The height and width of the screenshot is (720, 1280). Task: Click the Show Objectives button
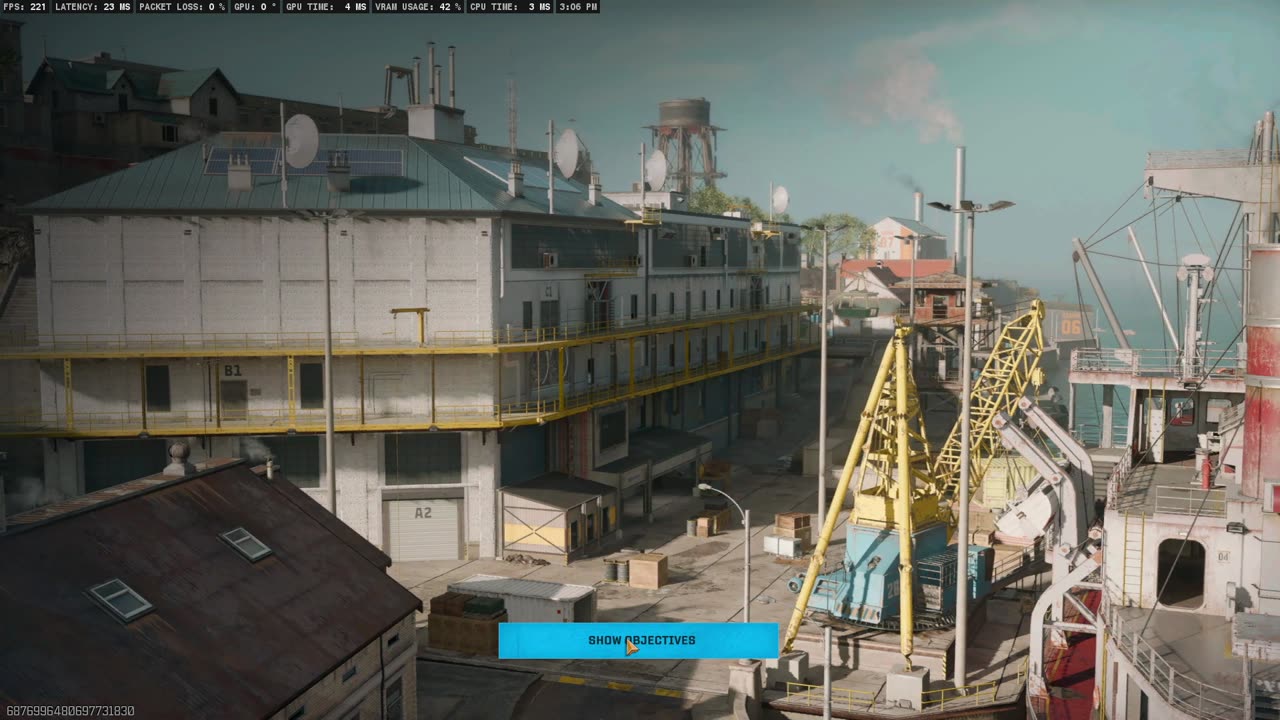pyautogui.click(x=638, y=640)
